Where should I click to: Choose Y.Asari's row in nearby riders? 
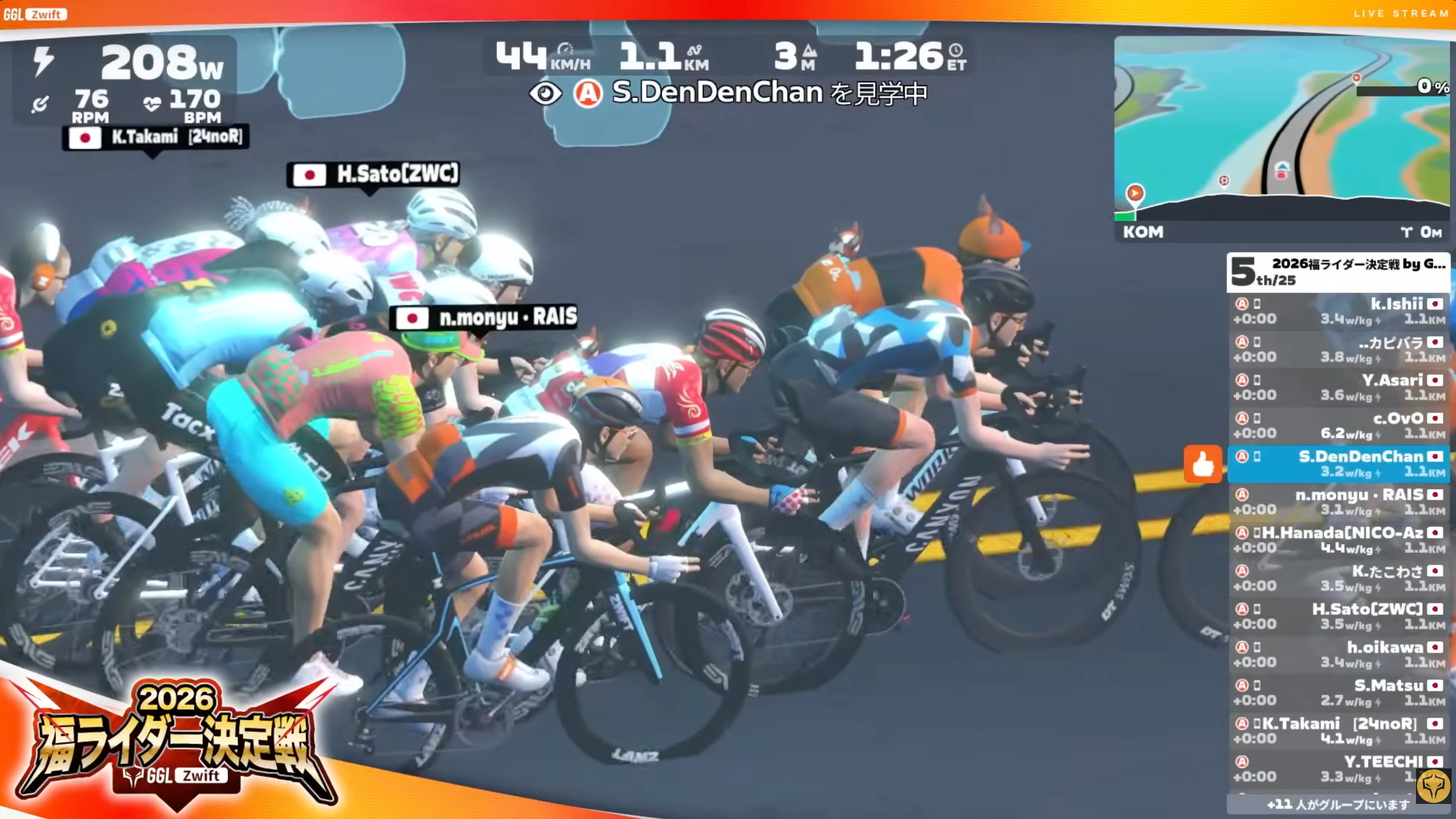coord(1337,387)
